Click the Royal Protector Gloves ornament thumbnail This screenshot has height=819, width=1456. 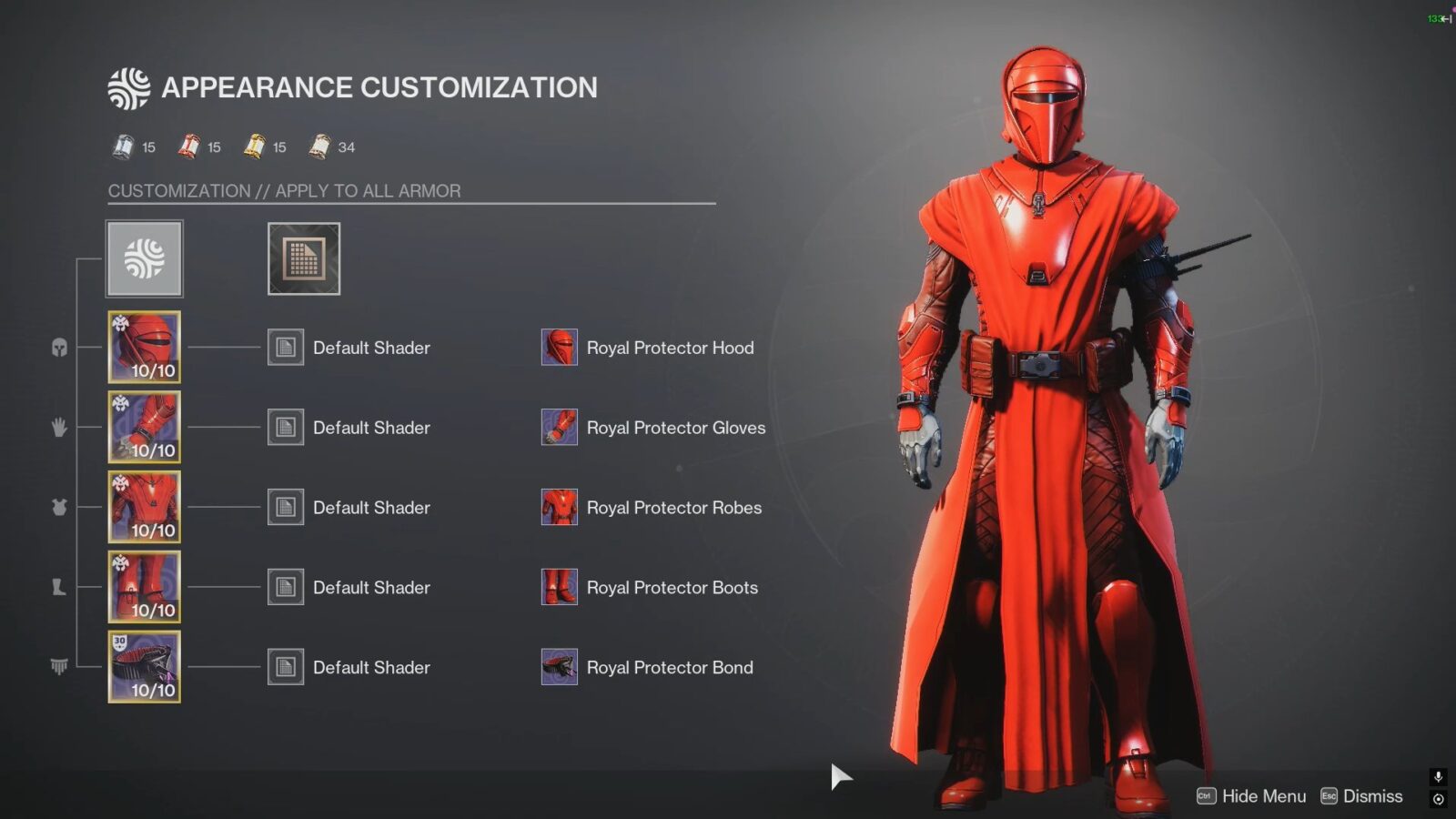(559, 428)
